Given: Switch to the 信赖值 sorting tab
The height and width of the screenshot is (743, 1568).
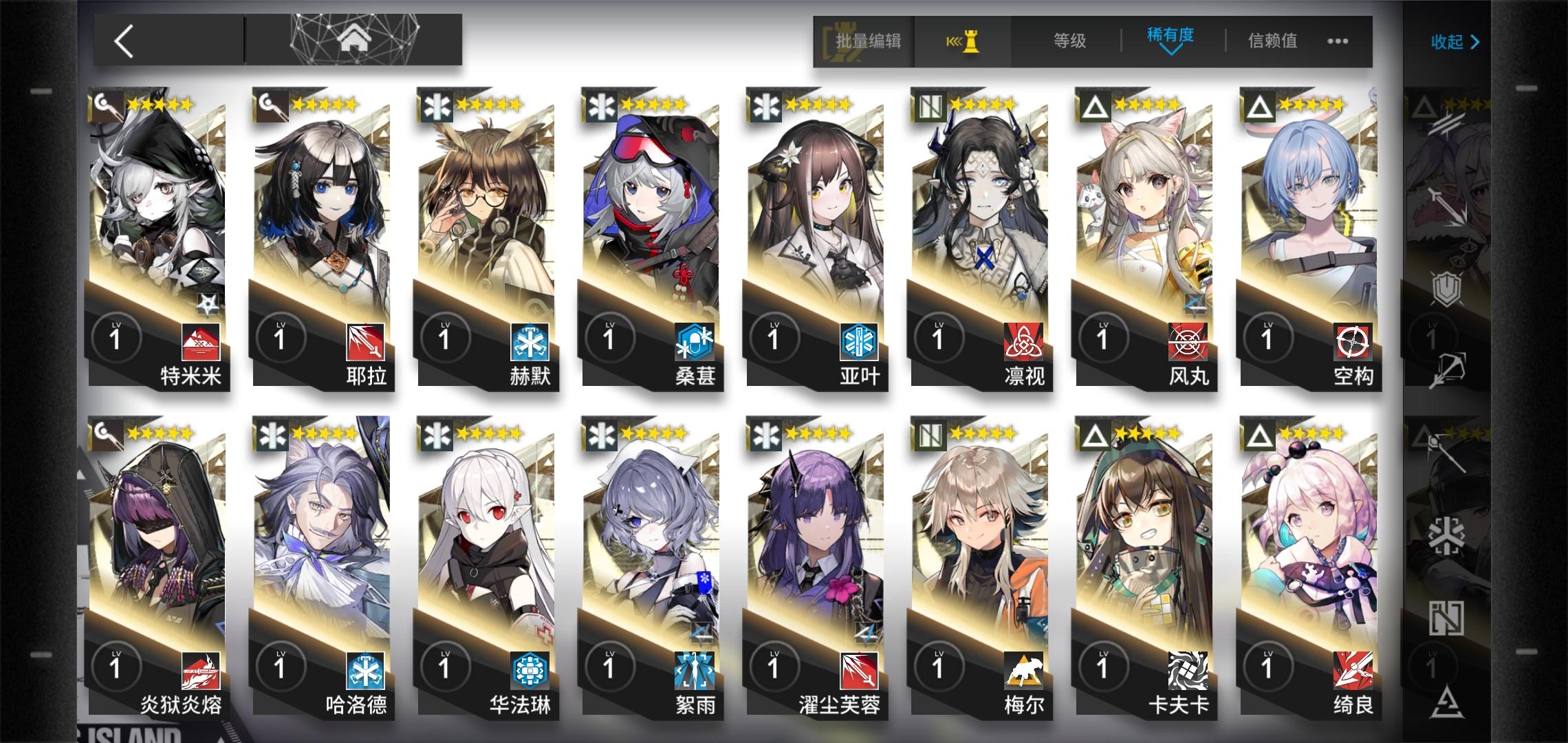Looking at the screenshot, I should coord(1272,41).
